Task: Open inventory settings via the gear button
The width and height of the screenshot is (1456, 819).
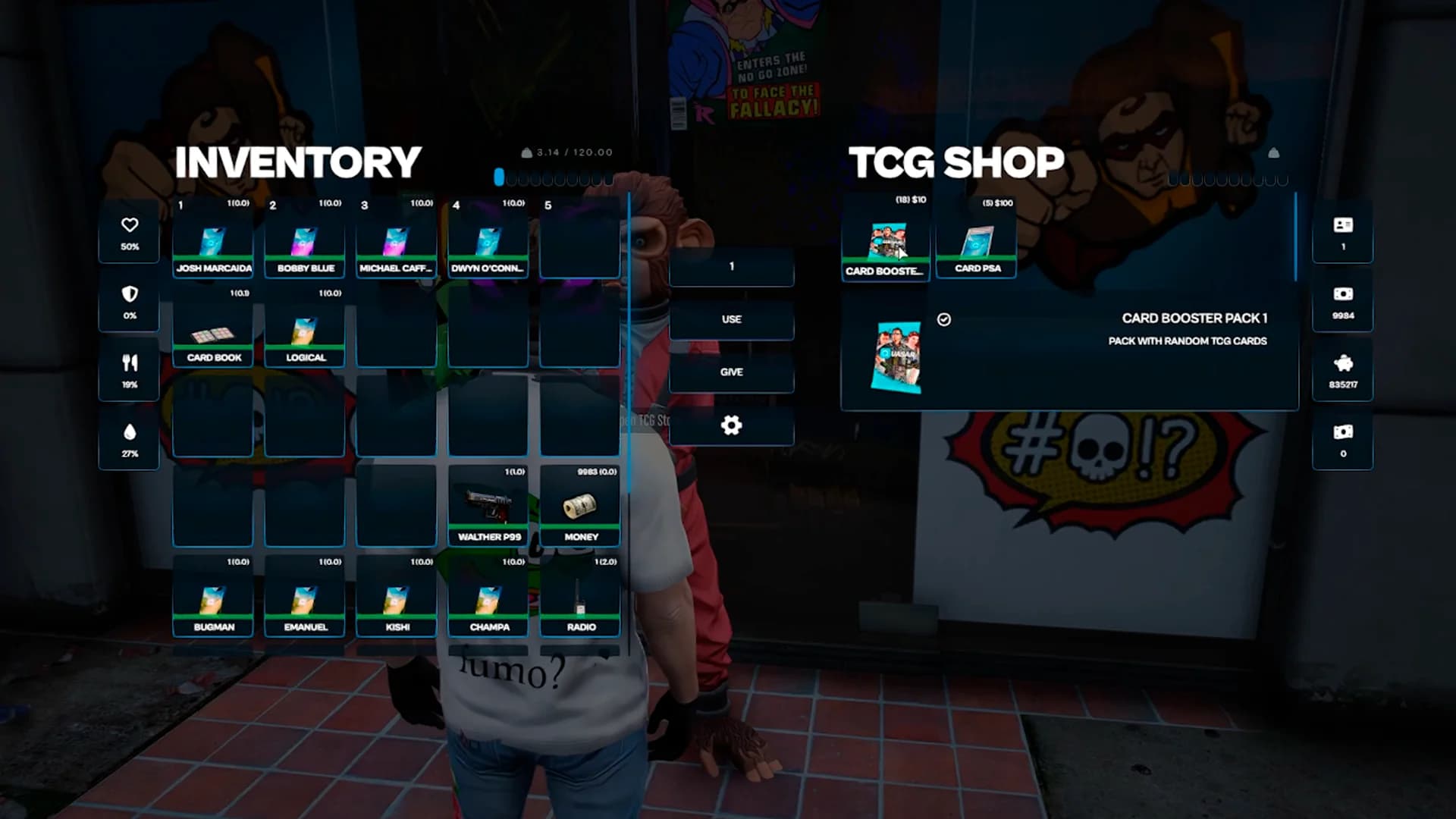Action: pyautogui.click(x=731, y=425)
